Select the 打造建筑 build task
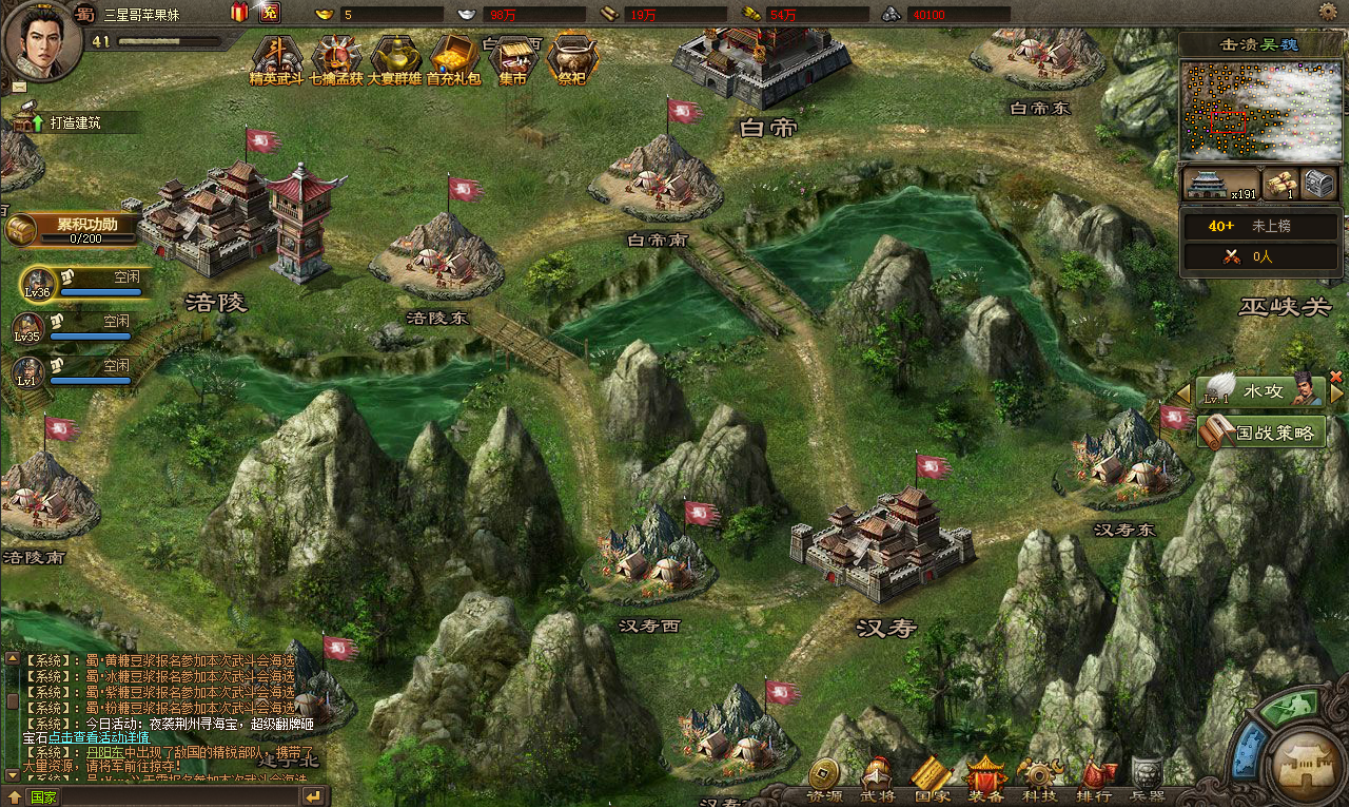 point(70,123)
